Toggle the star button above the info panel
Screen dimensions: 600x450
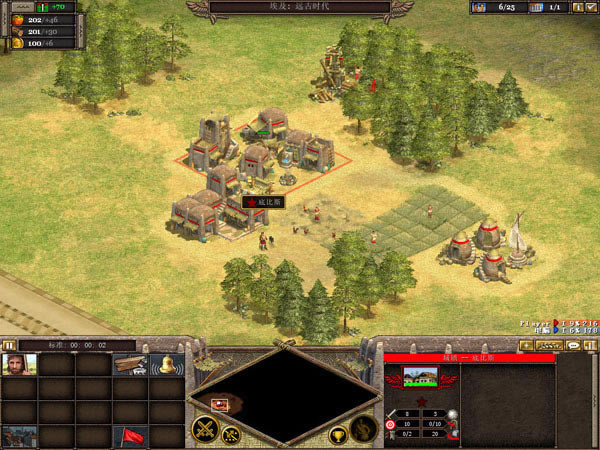(527, 345)
